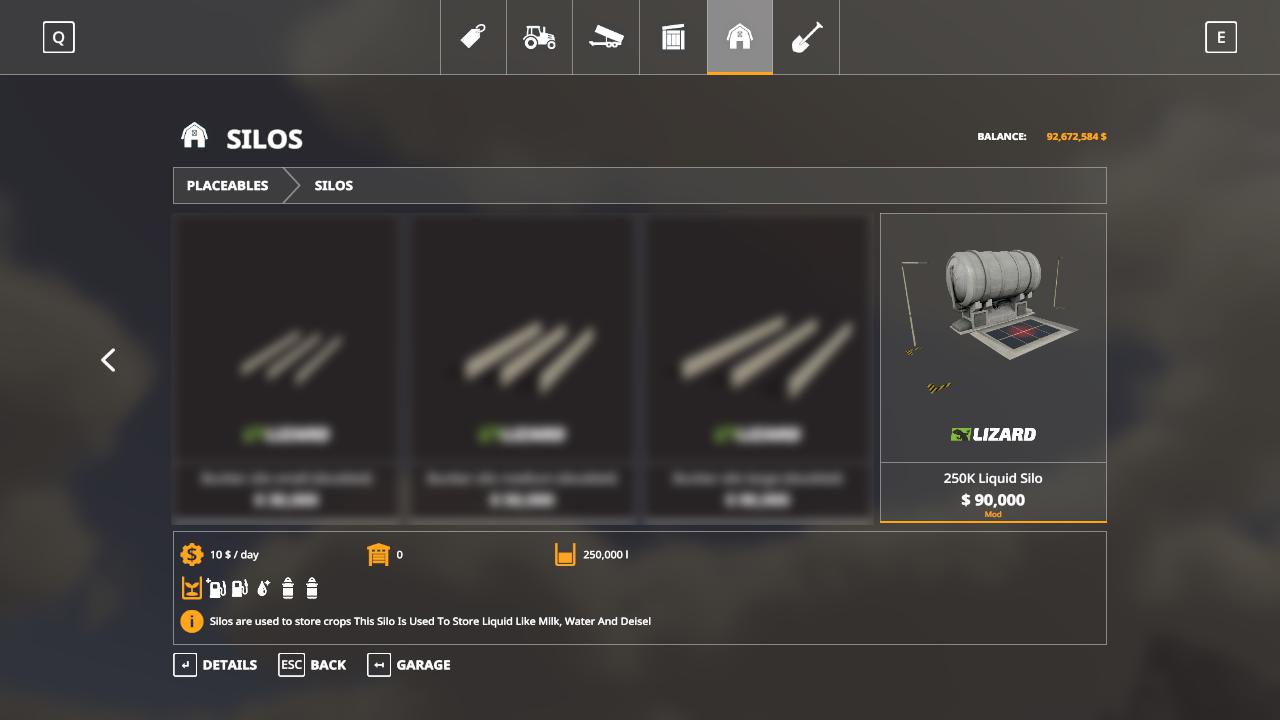Switch to the tractor vehicles tab
The width and height of the screenshot is (1280, 720).
pos(539,37)
